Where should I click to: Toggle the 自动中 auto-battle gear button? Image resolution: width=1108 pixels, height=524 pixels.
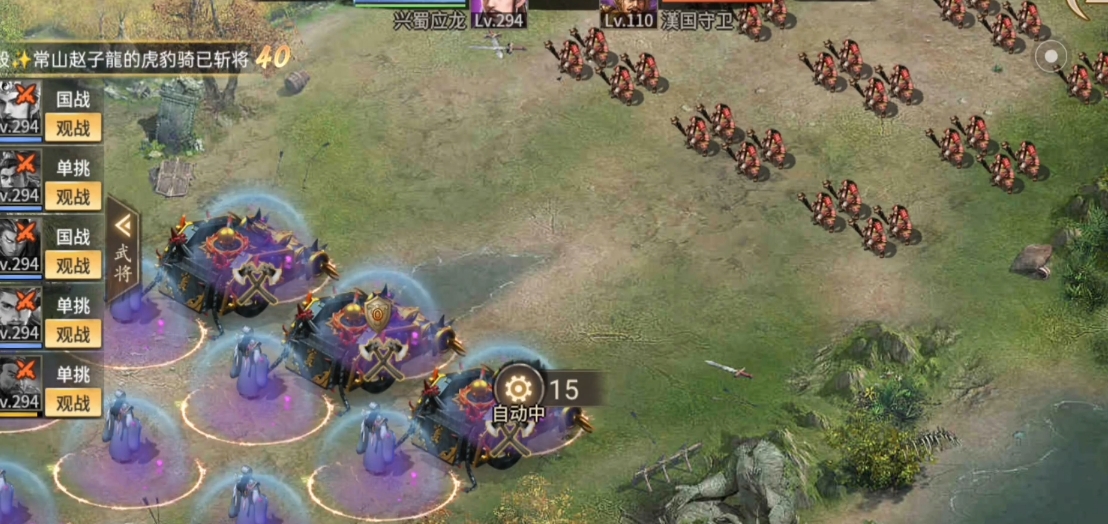pos(517,389)
